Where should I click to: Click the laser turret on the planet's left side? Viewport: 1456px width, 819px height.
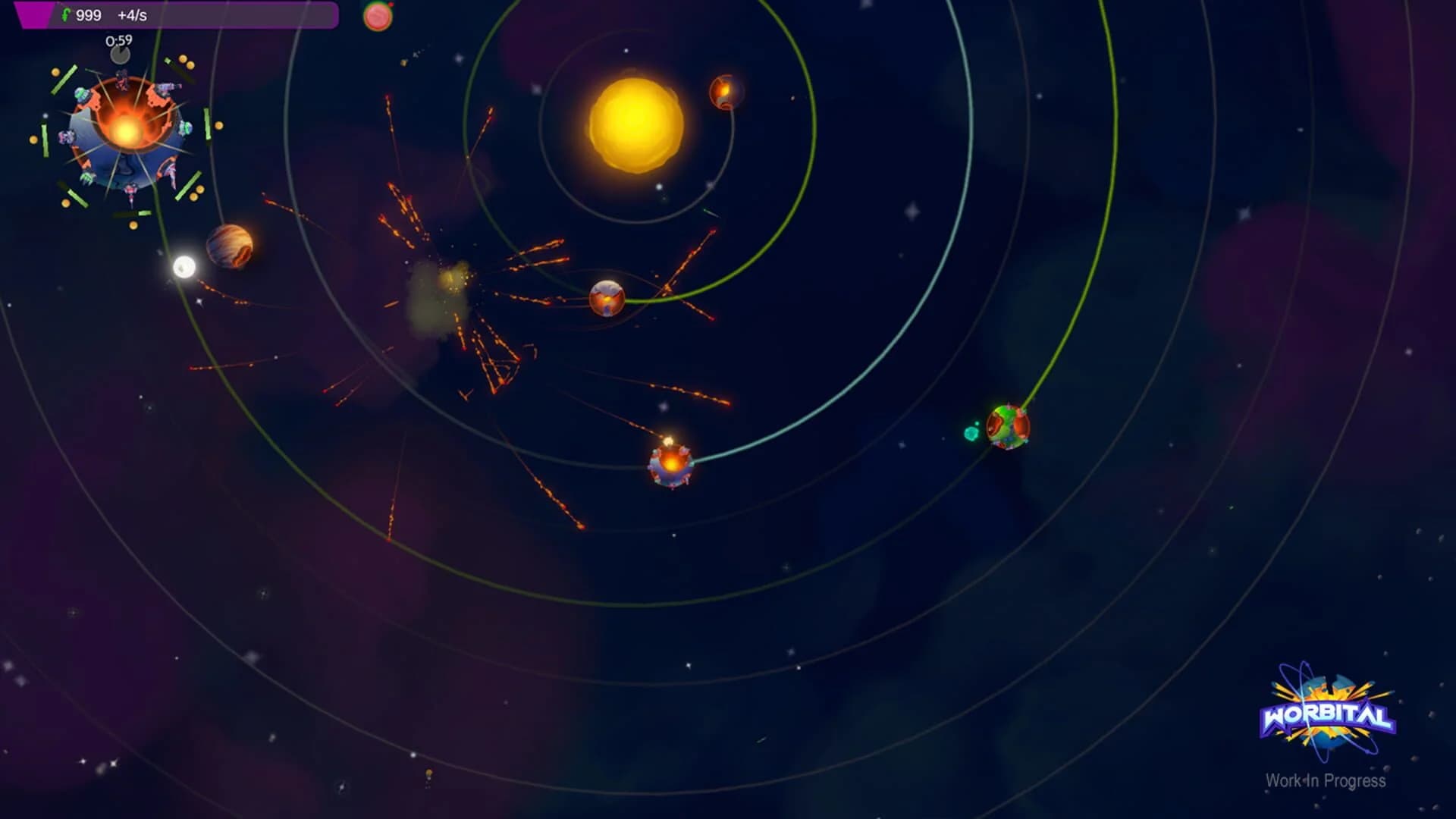click(66, 136)
